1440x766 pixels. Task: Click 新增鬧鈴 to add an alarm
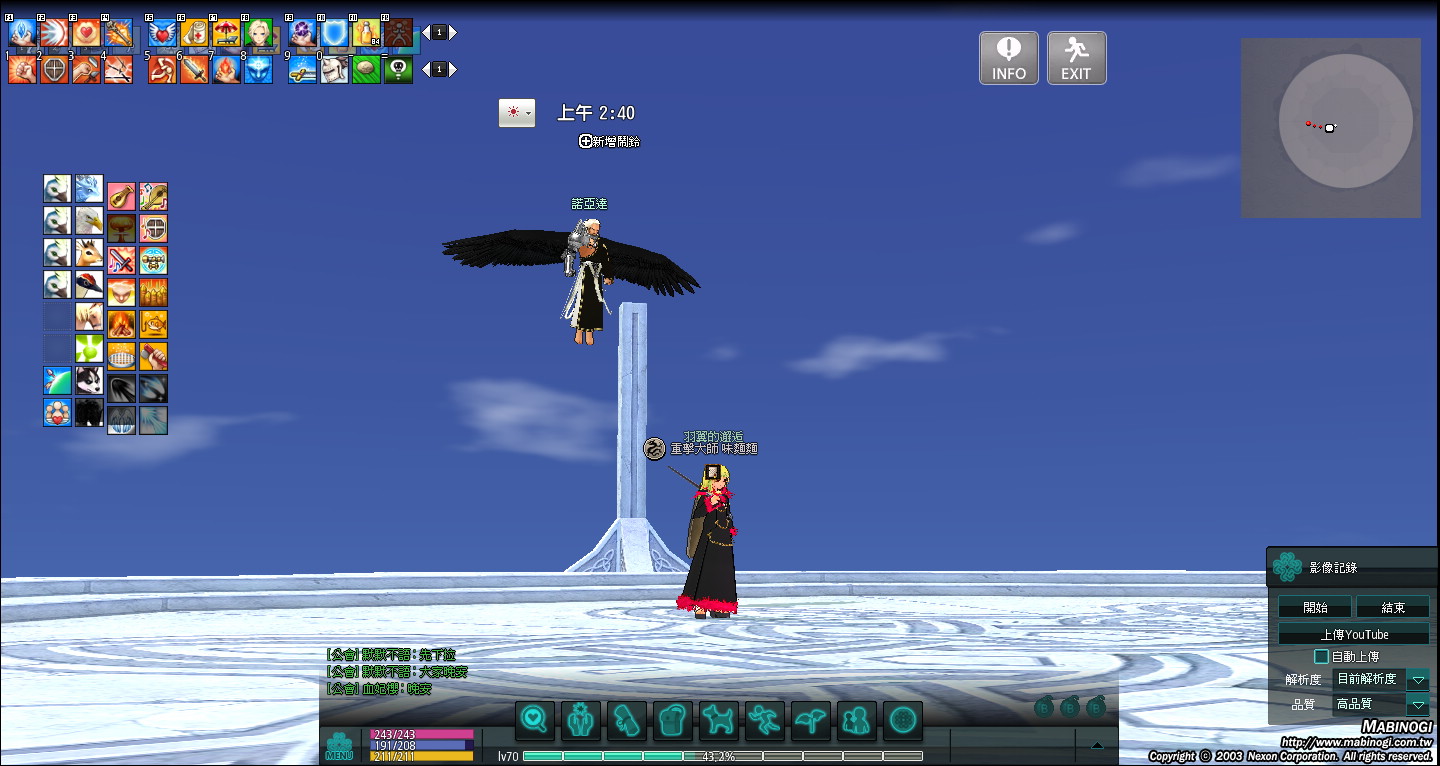click(x=609, y=142)
